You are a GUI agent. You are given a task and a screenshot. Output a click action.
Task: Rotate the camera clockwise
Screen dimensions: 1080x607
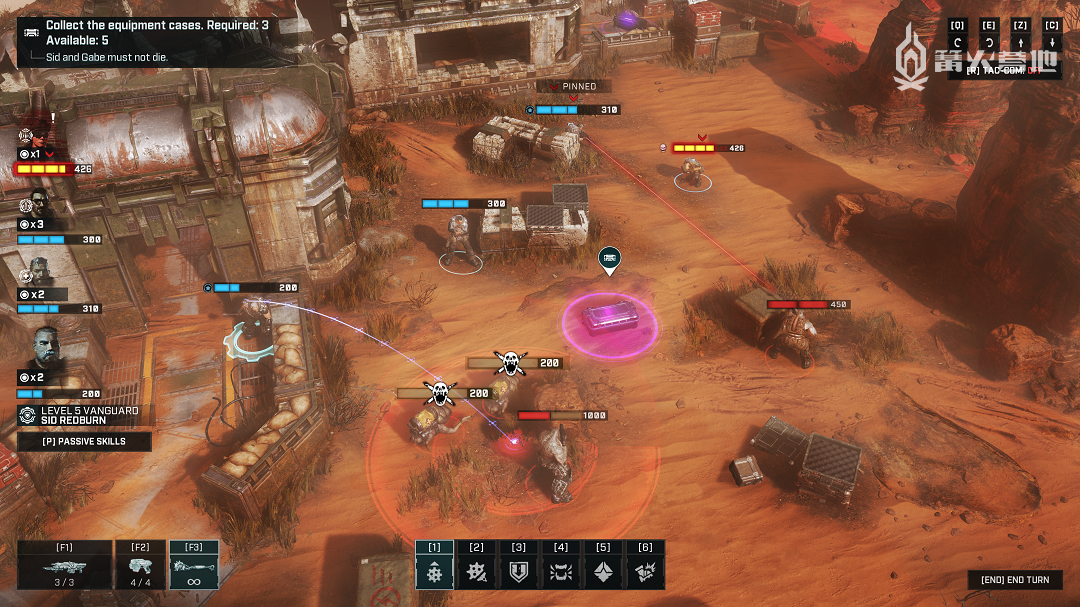(989, 43)
